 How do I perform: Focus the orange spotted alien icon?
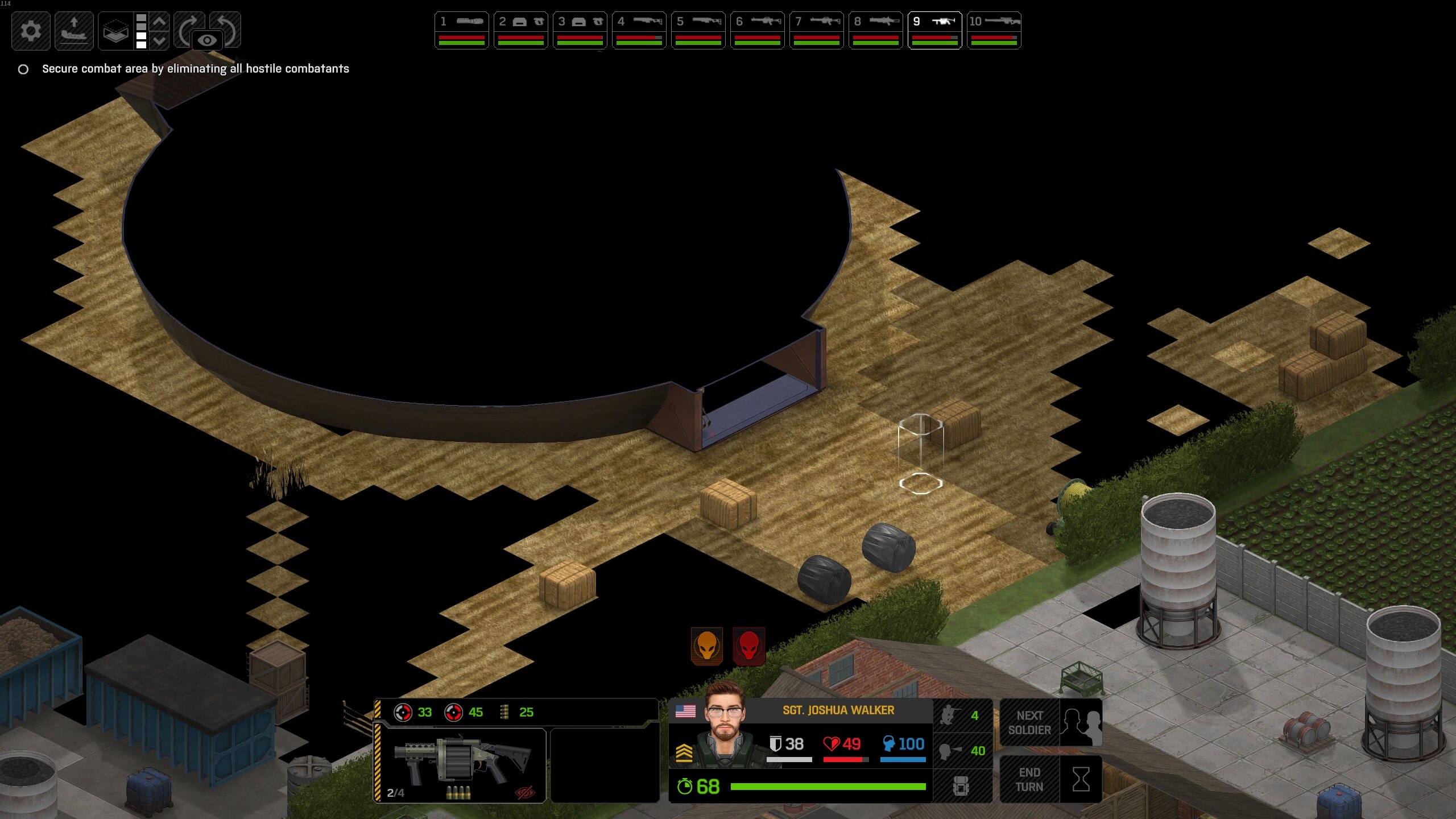coord(706,646)
